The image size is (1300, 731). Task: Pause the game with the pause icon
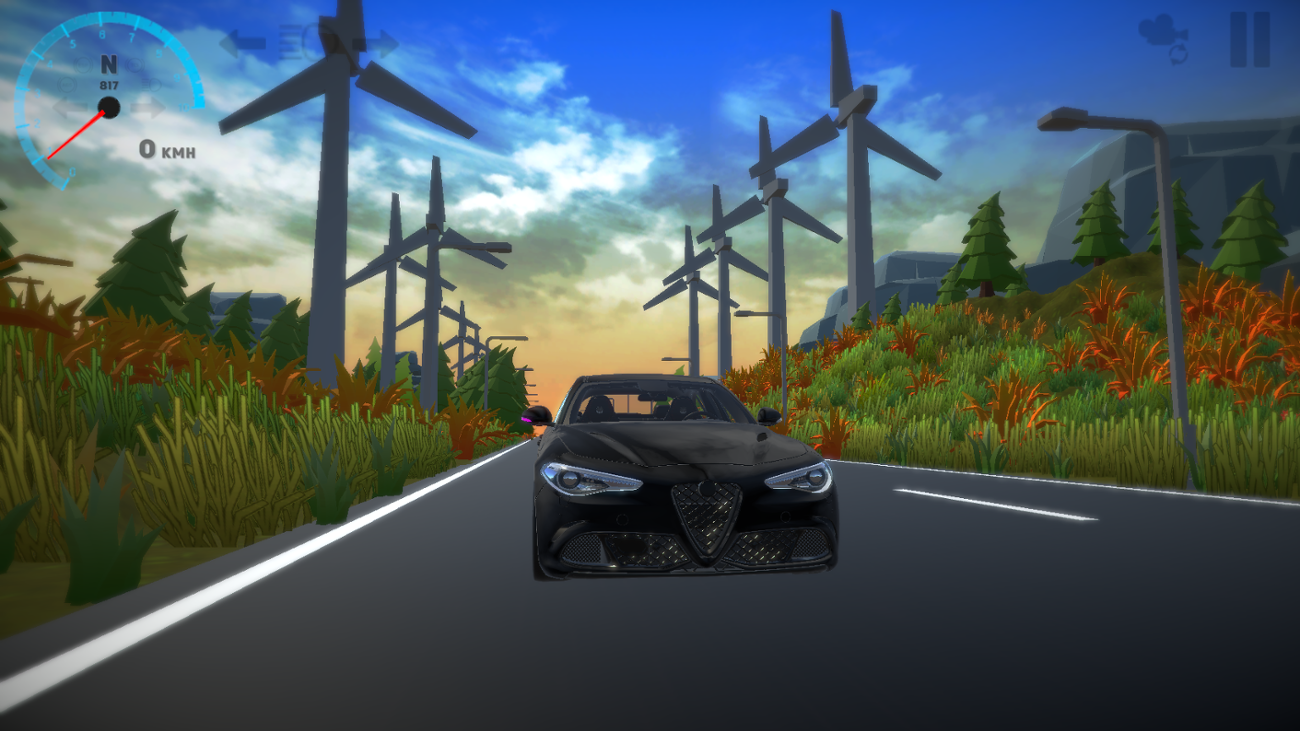(1248, 40)
